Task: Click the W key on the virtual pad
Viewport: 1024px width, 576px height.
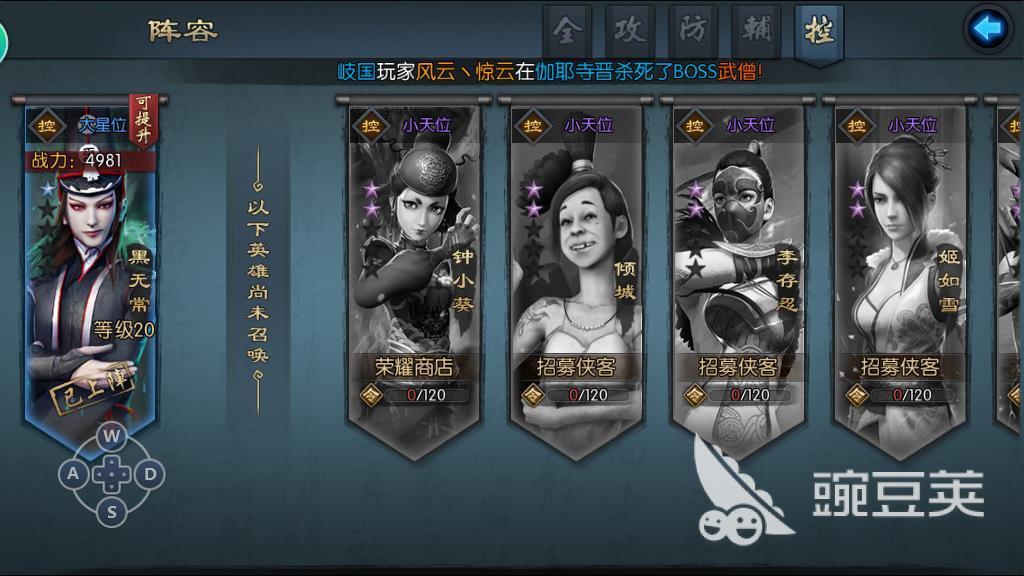Action: 113,436
